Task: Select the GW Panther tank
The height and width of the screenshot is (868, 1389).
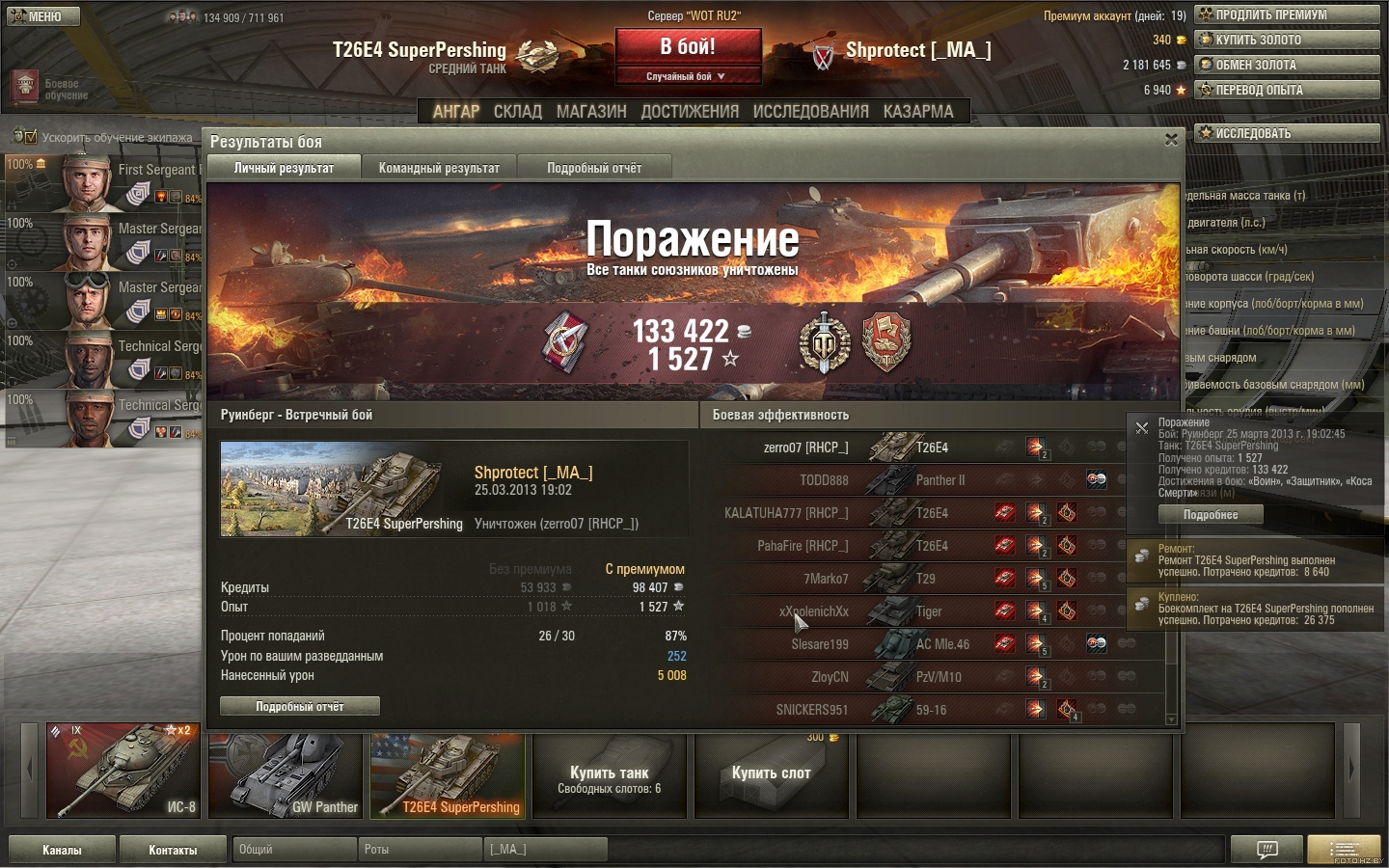Action: coord(286,775)
